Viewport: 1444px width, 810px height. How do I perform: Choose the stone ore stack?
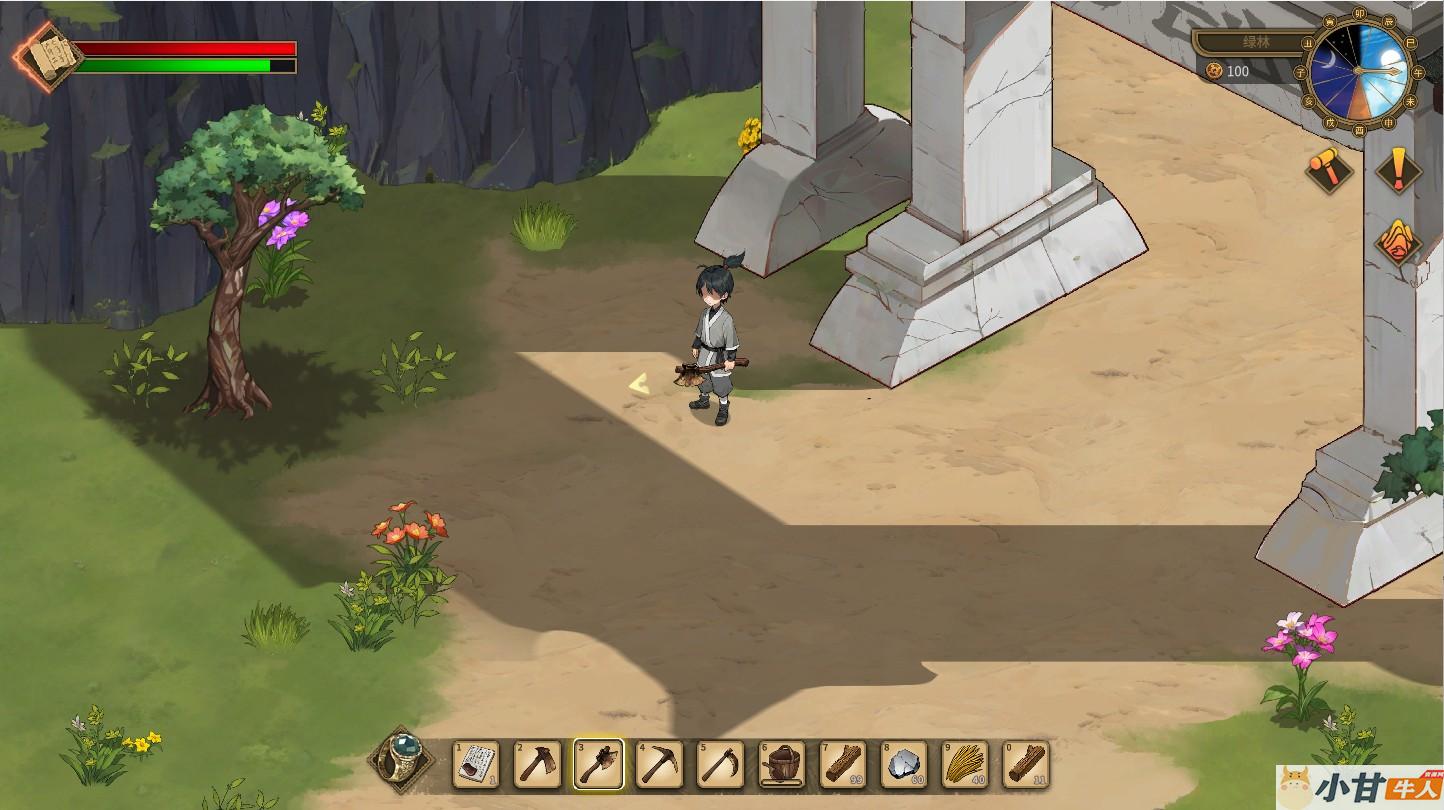(x=905, y=764)
